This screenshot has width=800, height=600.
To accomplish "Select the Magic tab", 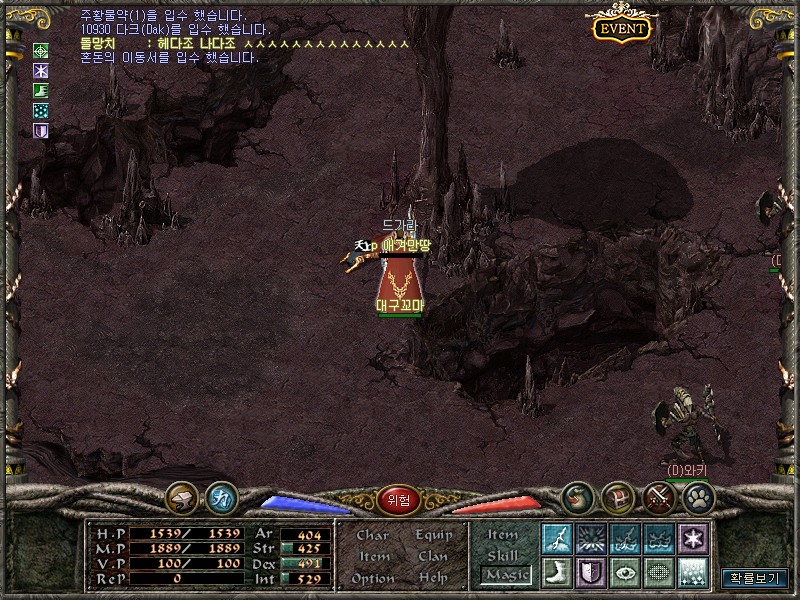I will click(505, 575).
